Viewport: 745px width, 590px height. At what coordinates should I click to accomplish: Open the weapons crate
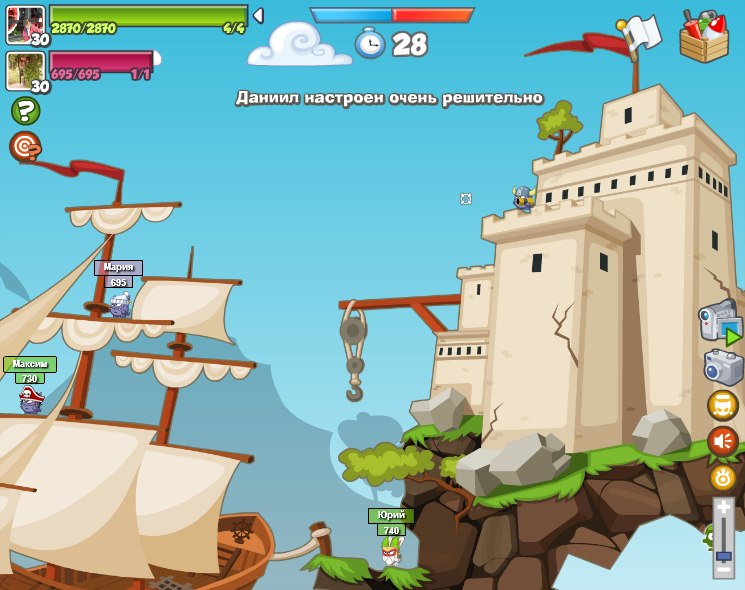(x=704, y=37)
